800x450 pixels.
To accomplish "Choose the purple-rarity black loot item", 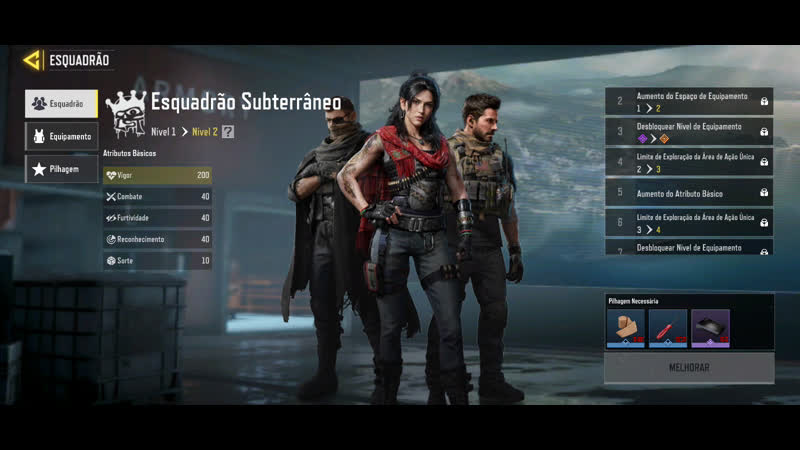I will click(710, 328).
